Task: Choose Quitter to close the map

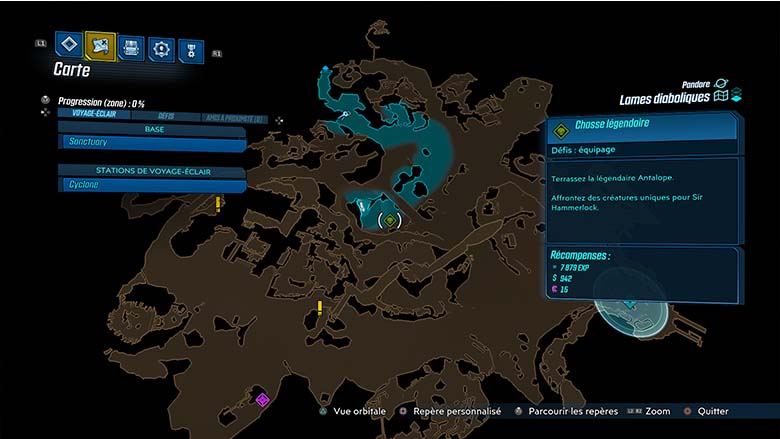Action: (707, 411)
